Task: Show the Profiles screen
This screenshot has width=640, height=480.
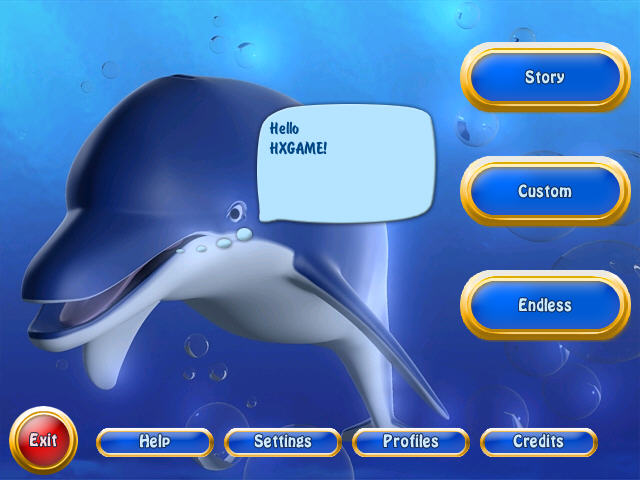Action: [411, 441]
